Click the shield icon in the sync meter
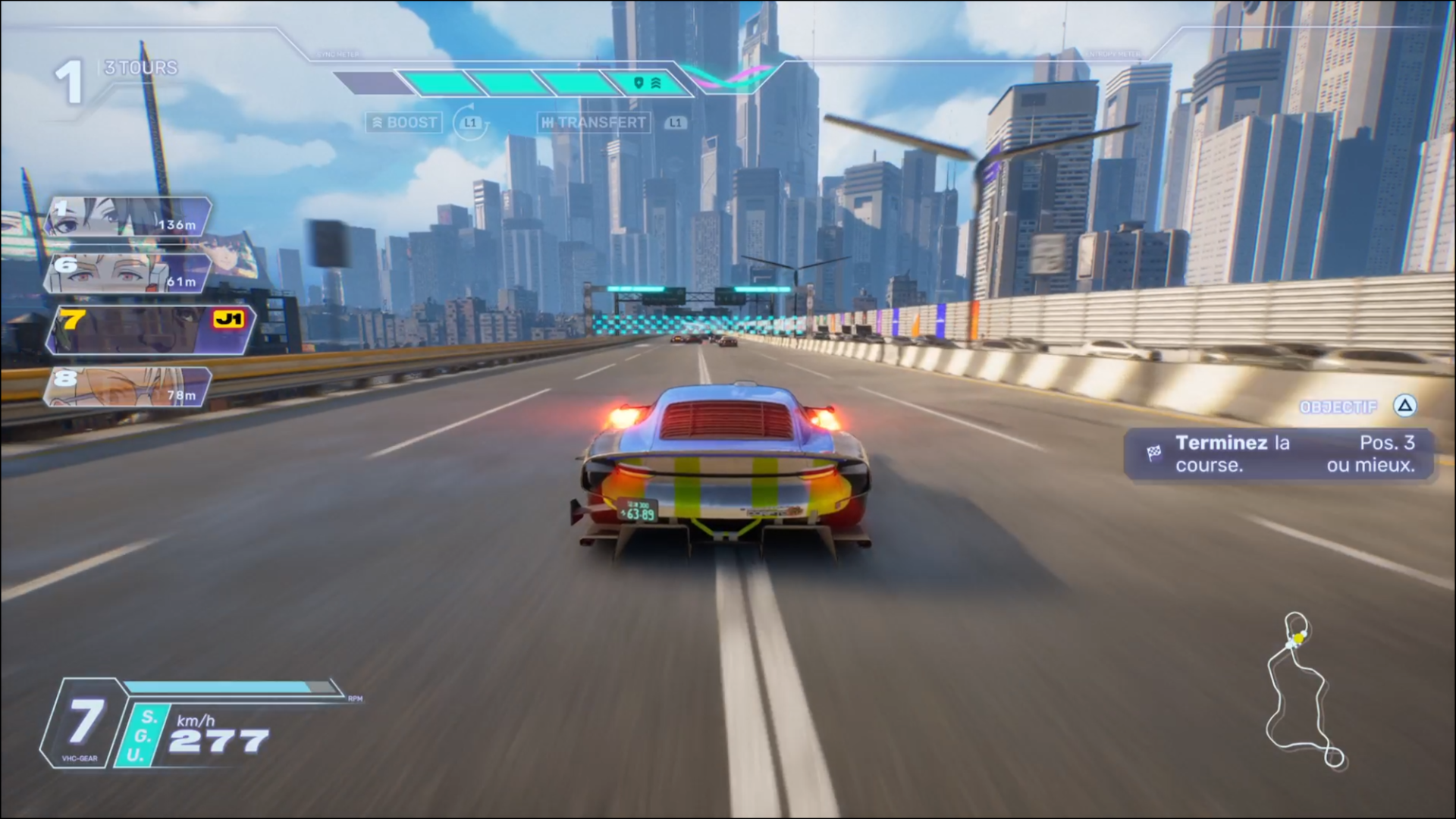Screen dimensions: 1456x819 point(639,83)
